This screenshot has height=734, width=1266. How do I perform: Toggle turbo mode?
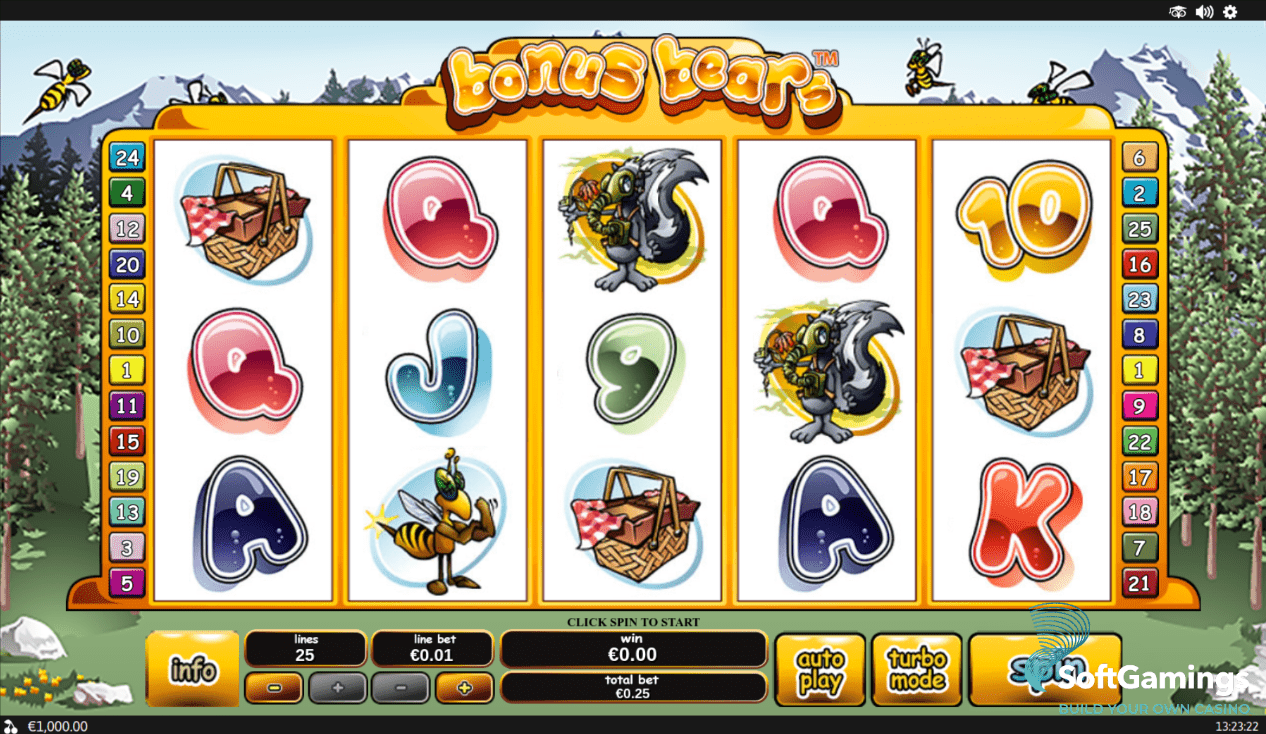(x=916, y=670)
